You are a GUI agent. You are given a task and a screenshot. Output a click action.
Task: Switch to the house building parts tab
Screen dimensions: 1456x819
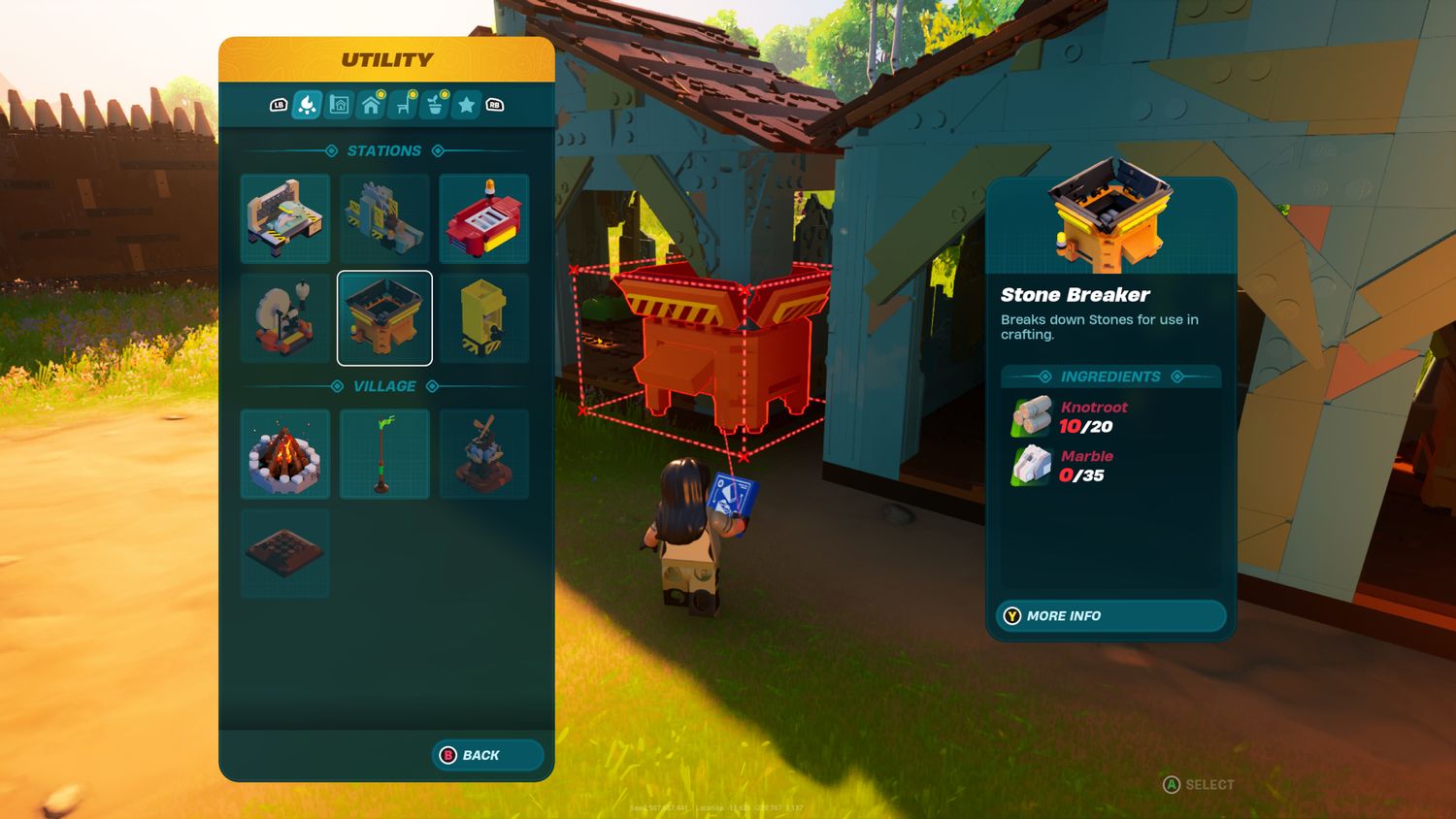click(371, 105)
